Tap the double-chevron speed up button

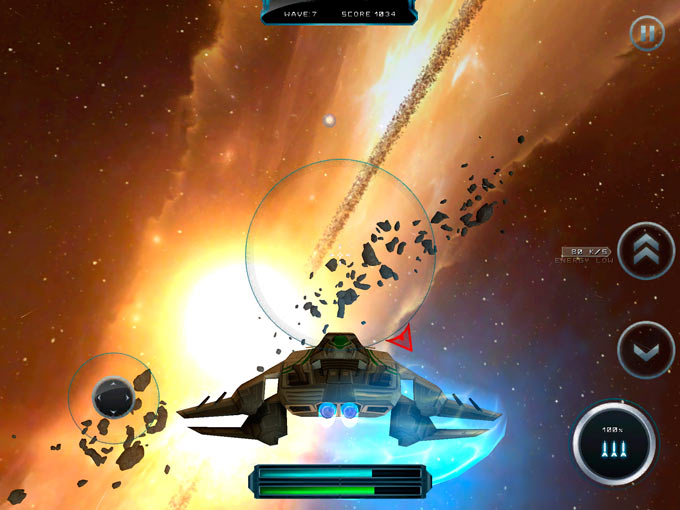[646, 250]
